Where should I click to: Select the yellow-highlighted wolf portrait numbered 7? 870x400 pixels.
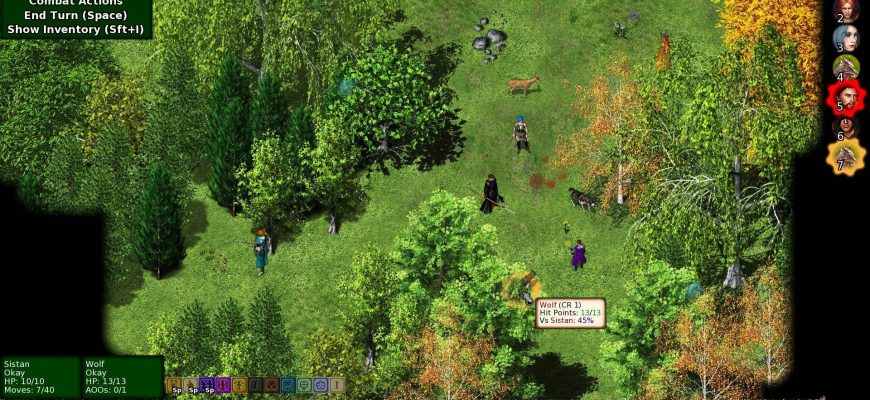point(846,157)
